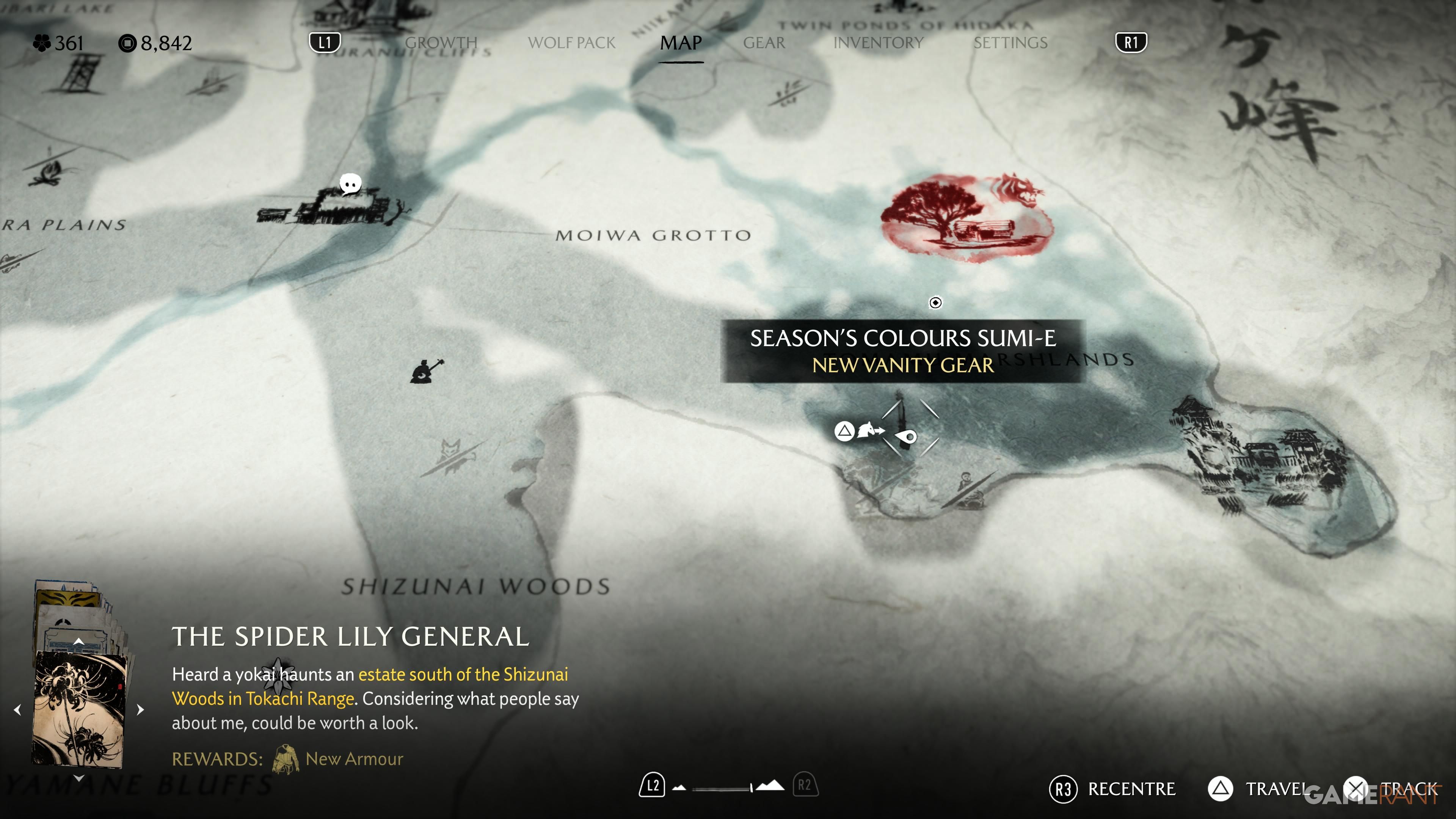Select the Spider Lily General quest card
Image resolution: width=1456 pixels, height=819 pixels.
click(79, 708)
